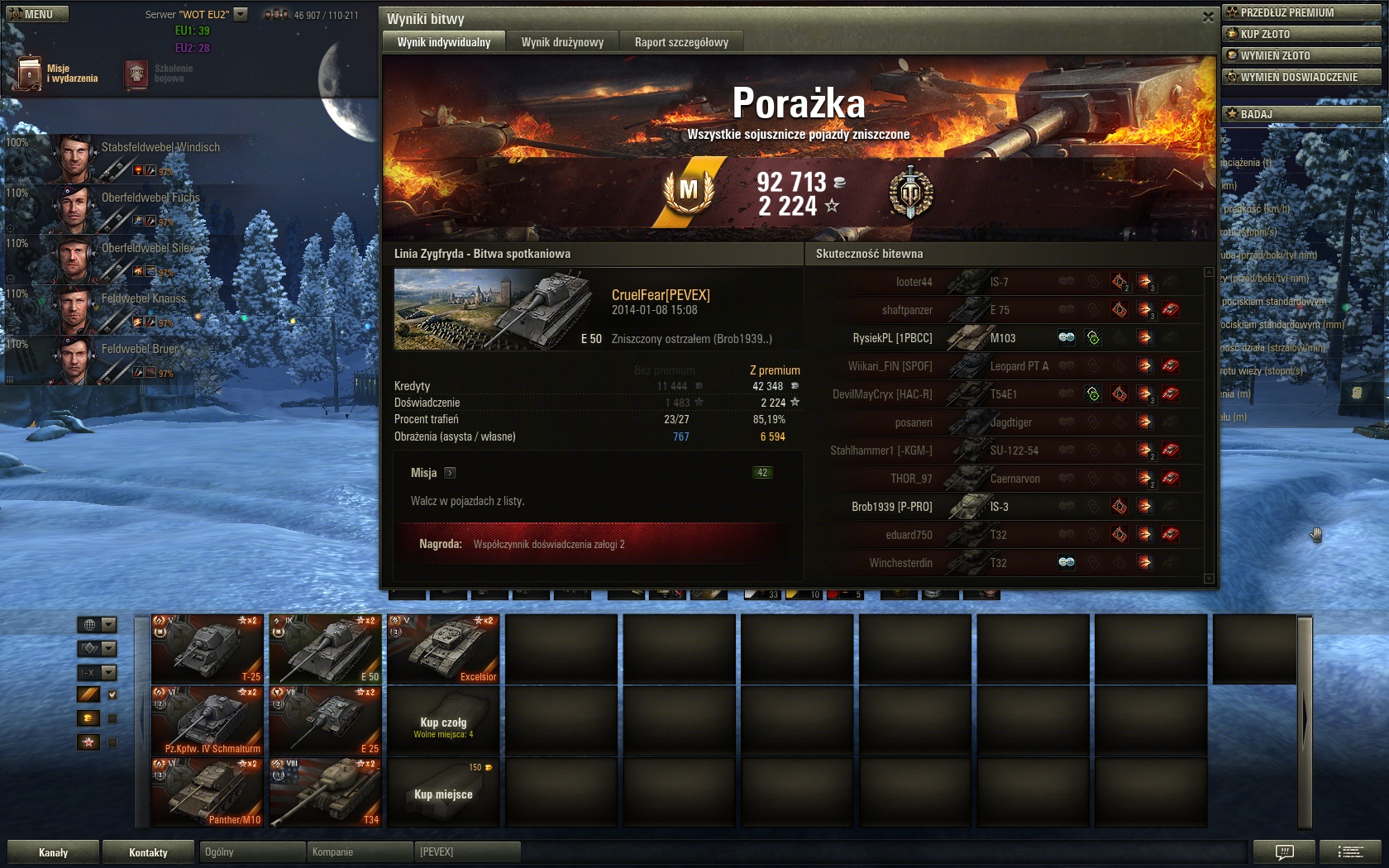Open the main MENU button
Screen dimensions: 1389x868
[x=37, y=14]
